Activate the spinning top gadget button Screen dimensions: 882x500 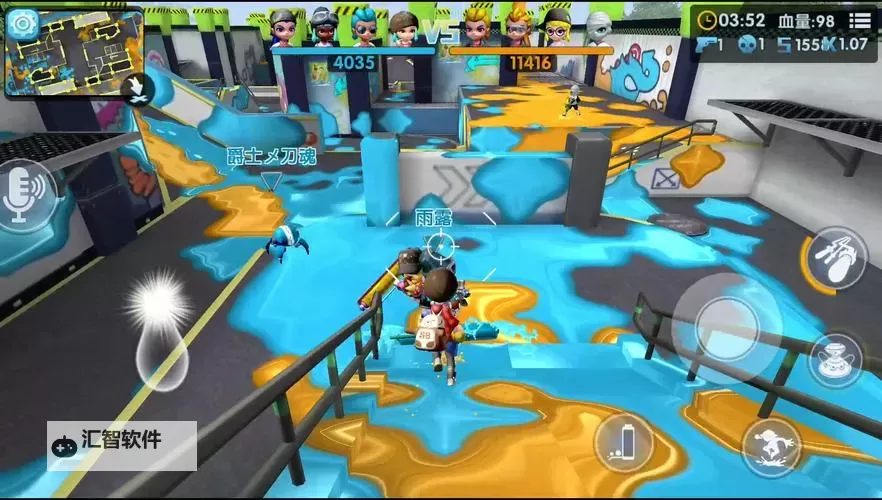836,361
